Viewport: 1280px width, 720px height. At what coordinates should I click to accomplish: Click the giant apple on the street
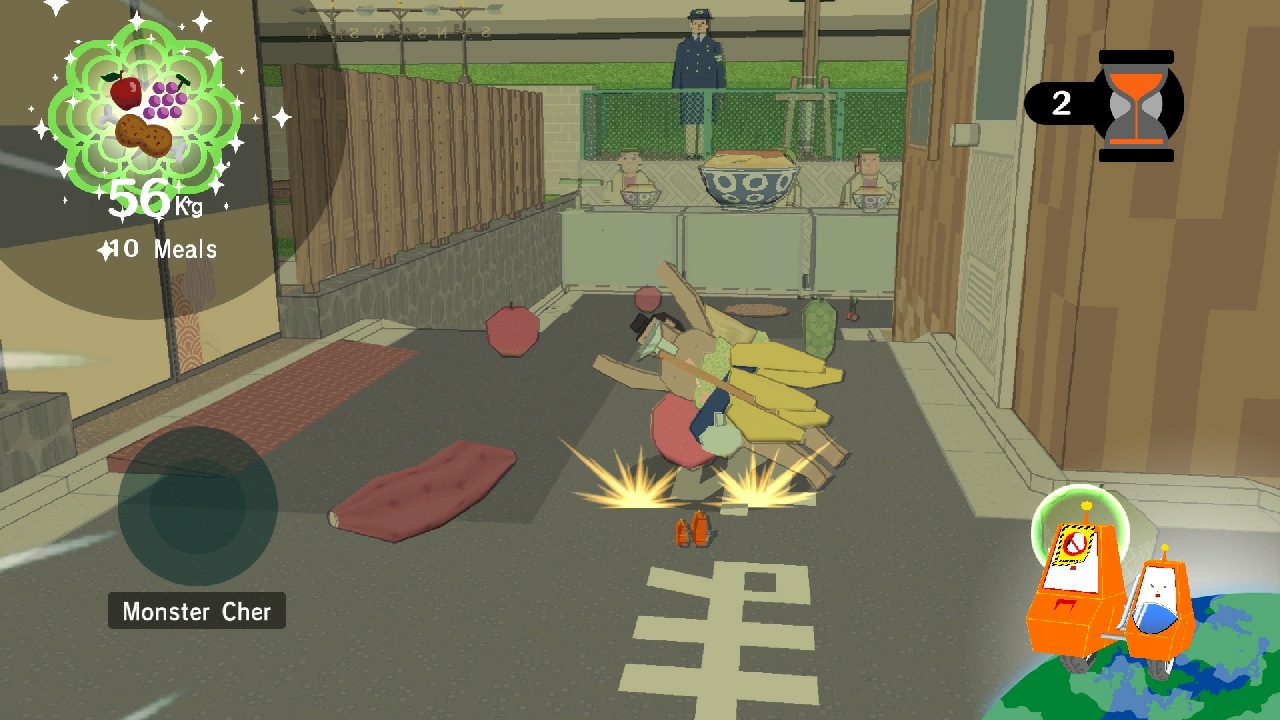pyautogui.click(x=513, y=330)
